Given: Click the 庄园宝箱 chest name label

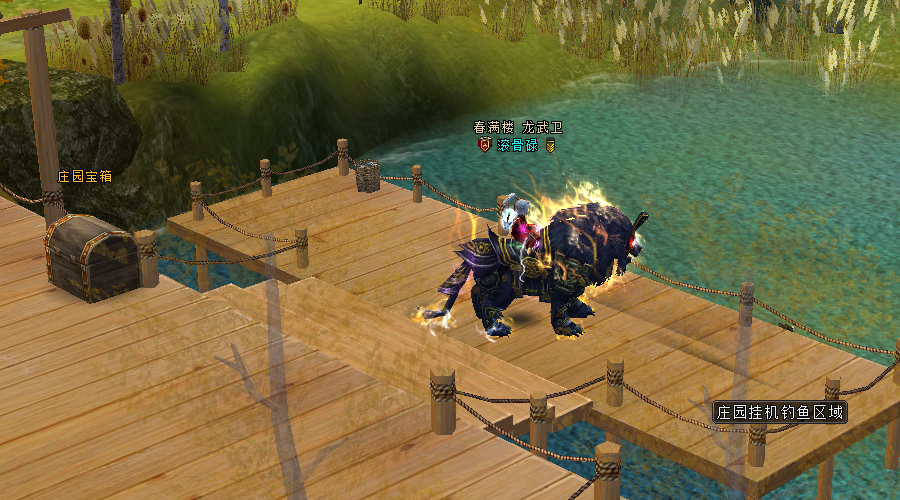Looking at the screenshot, I should coord(84,176).
